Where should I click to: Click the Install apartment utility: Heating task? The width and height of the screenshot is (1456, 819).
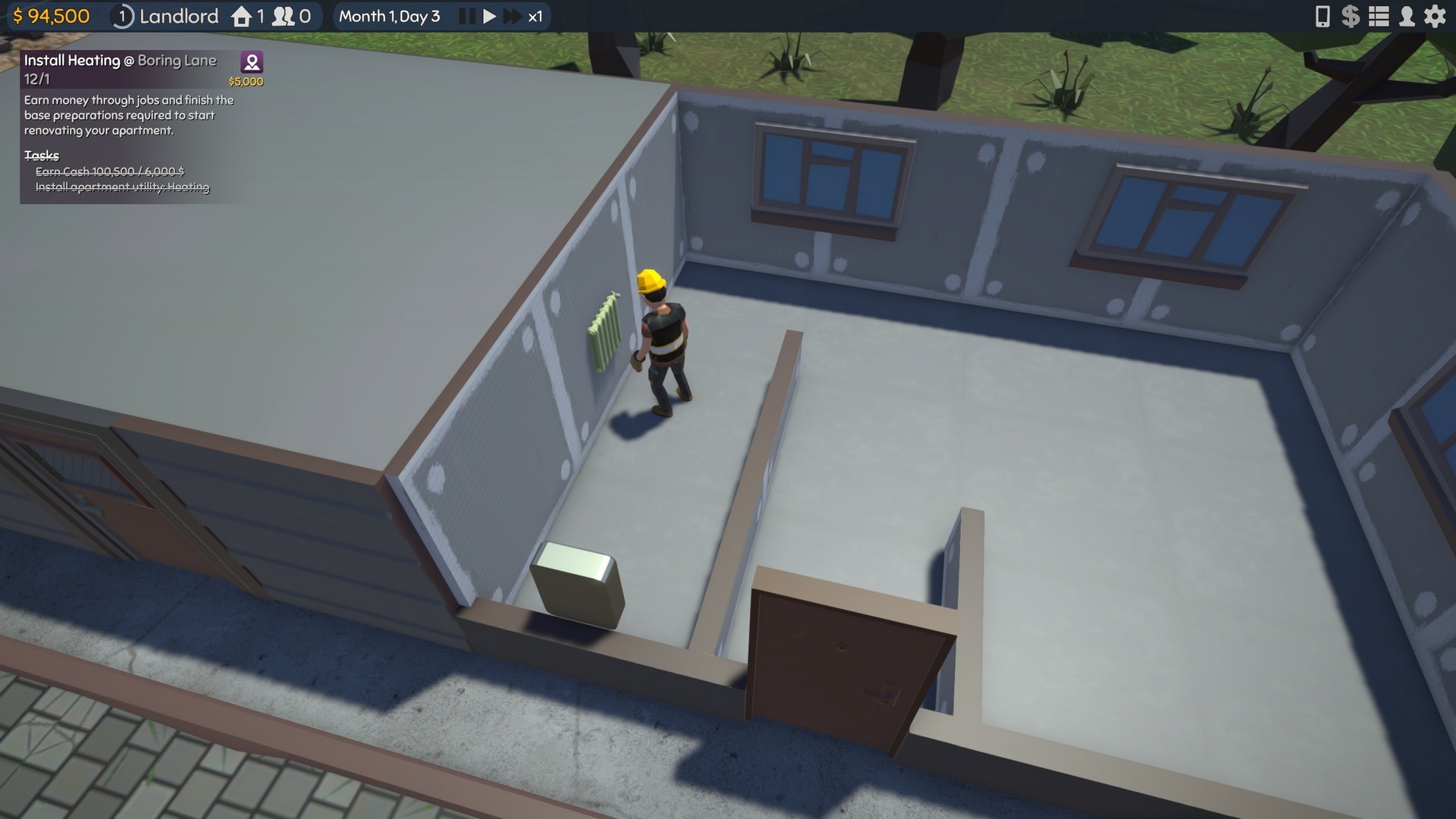click(x=123, y=187)
